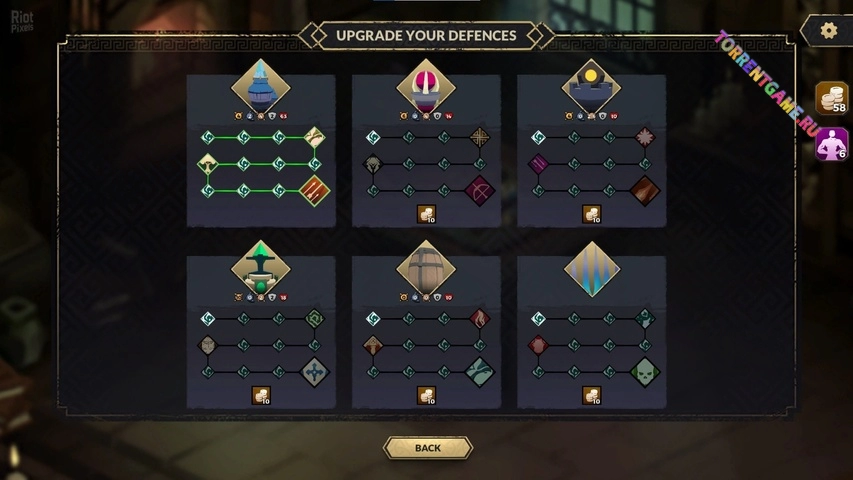Choose the bow upgrade node
Viewport: 853px width, 480px height.
(480, 190)
